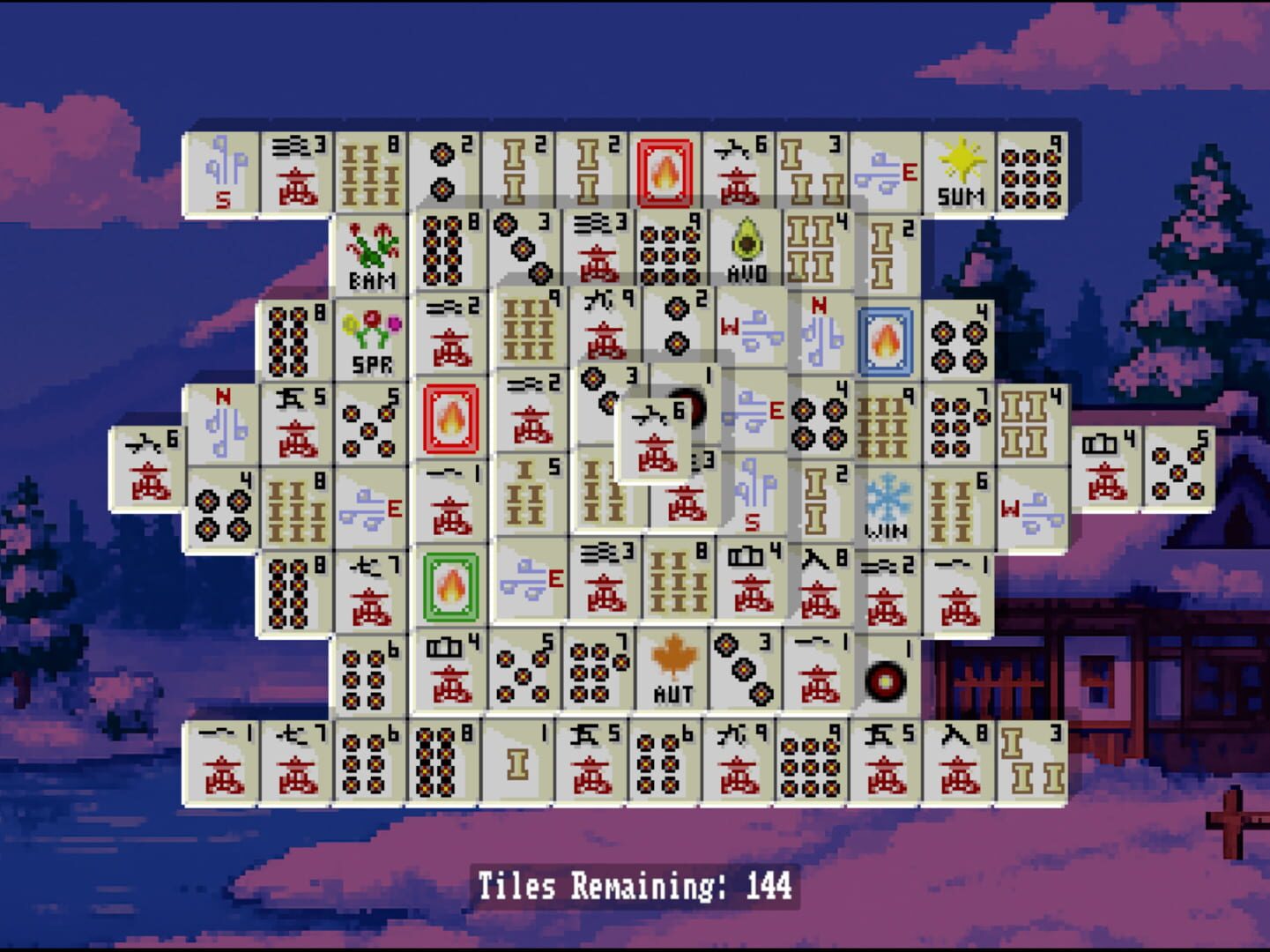
Task: Click the black 1 circle tile near the bottom right
Action: 886,674
